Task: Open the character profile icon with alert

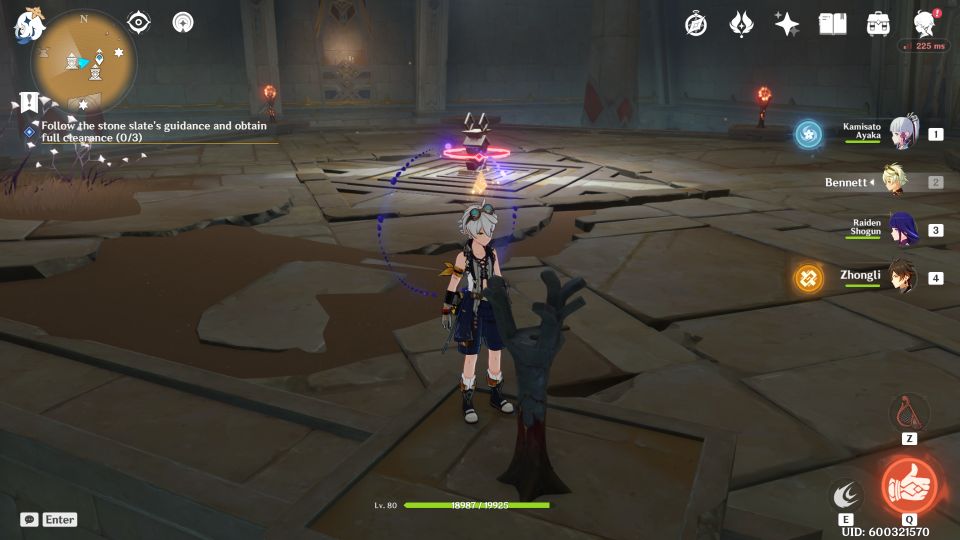Action: pos(925,24)
